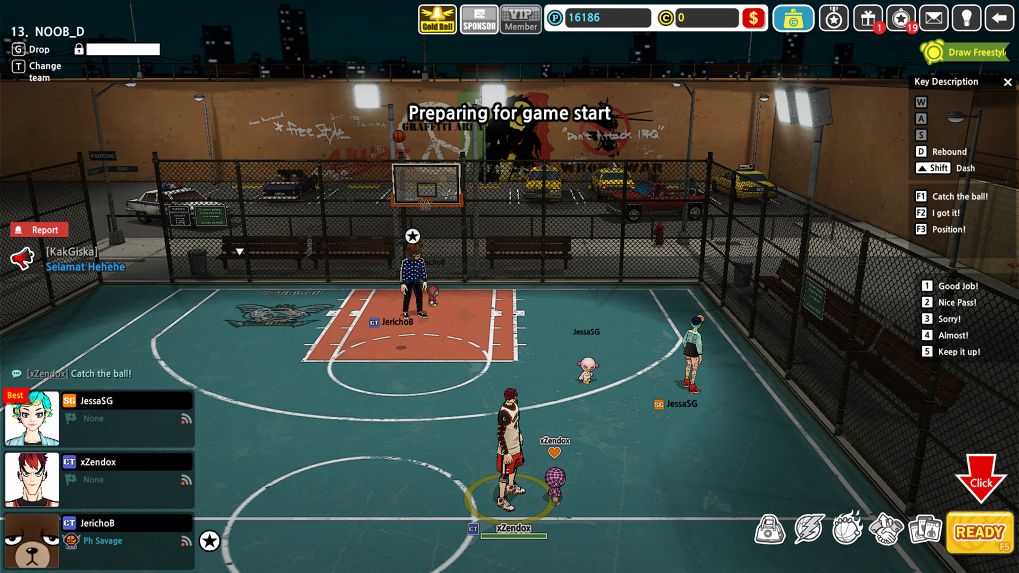Open the Draw Freestyle banner

[x=964, y=52]
